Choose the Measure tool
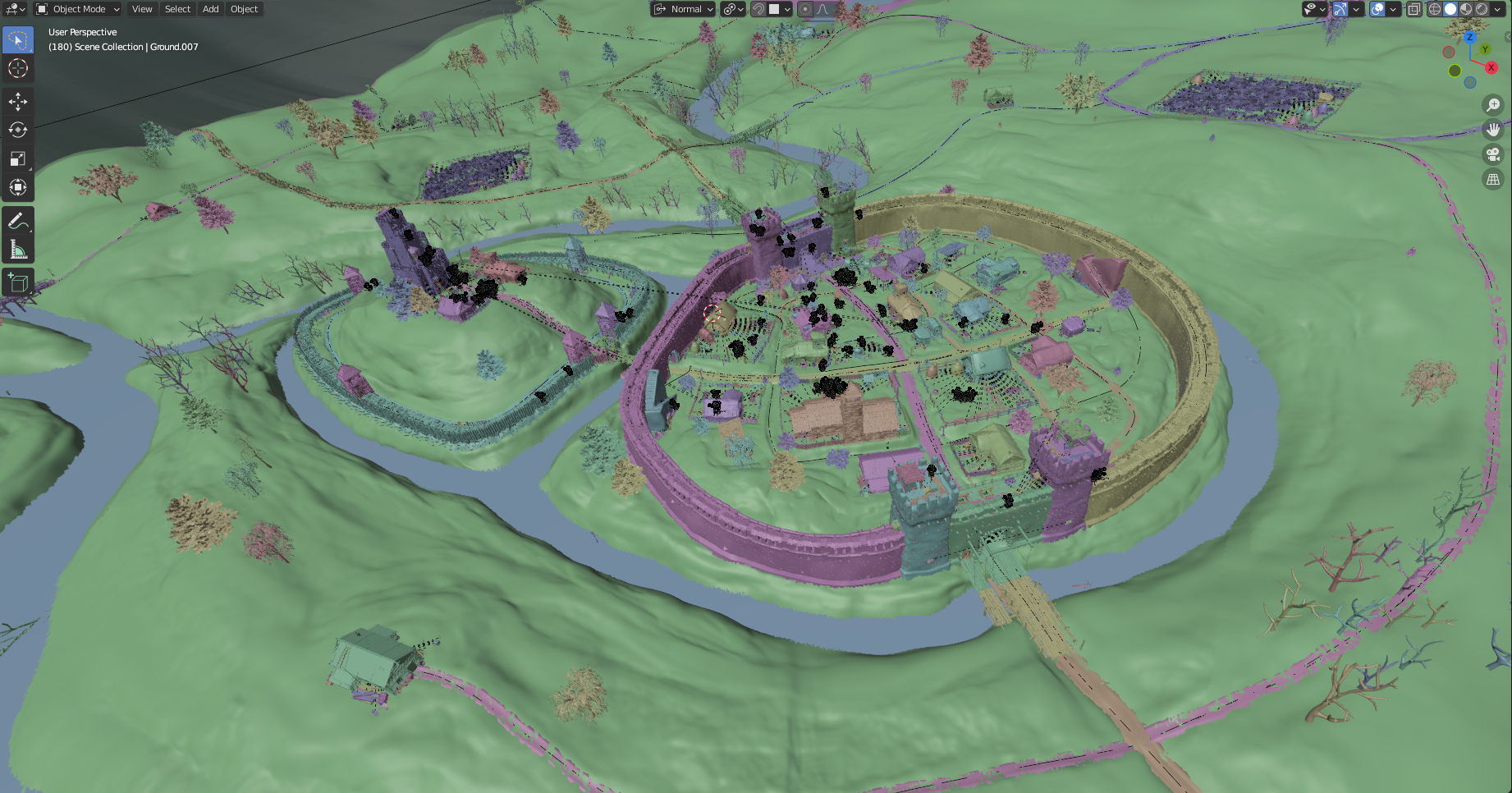The image size is (1512, 793). click(x=18, y=250)
